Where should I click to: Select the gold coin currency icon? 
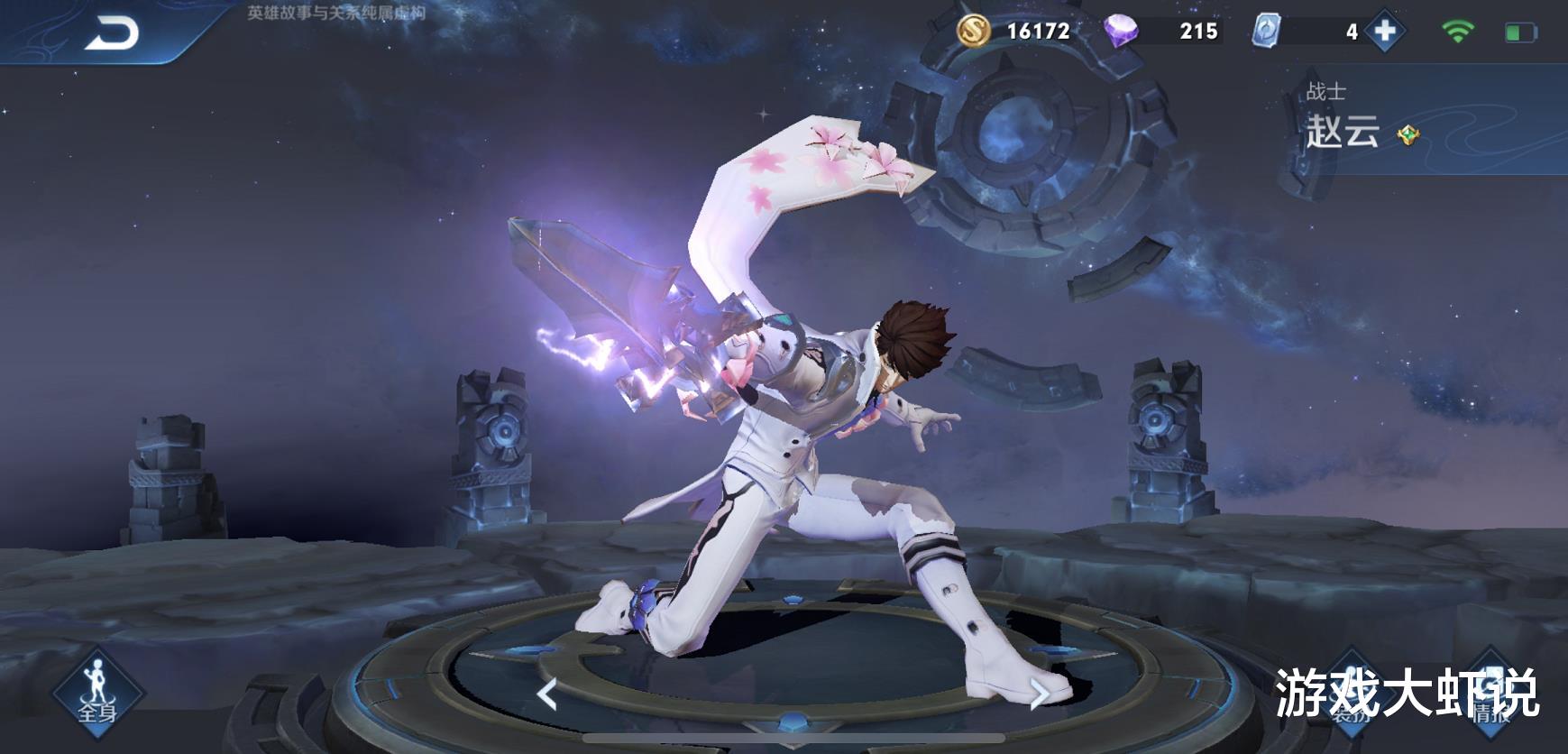pos(973,32)
